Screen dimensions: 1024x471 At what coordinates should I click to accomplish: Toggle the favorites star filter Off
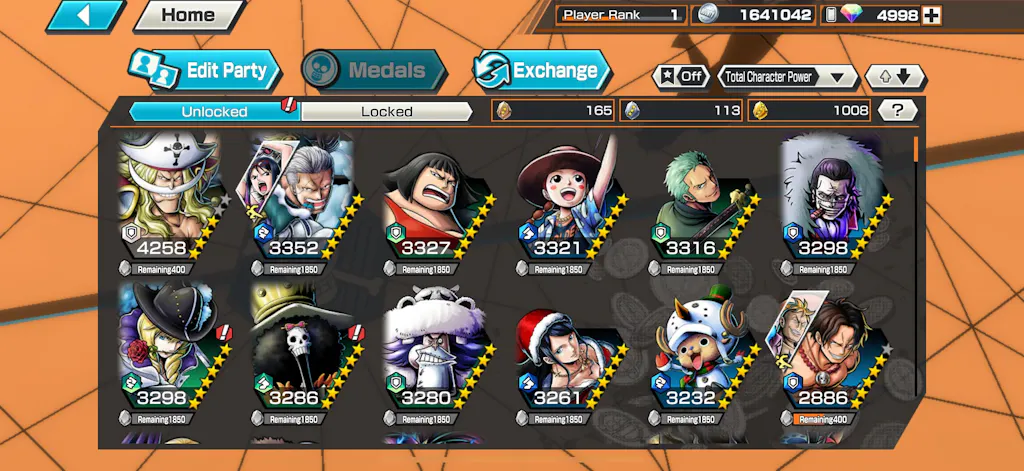(680, 76)
